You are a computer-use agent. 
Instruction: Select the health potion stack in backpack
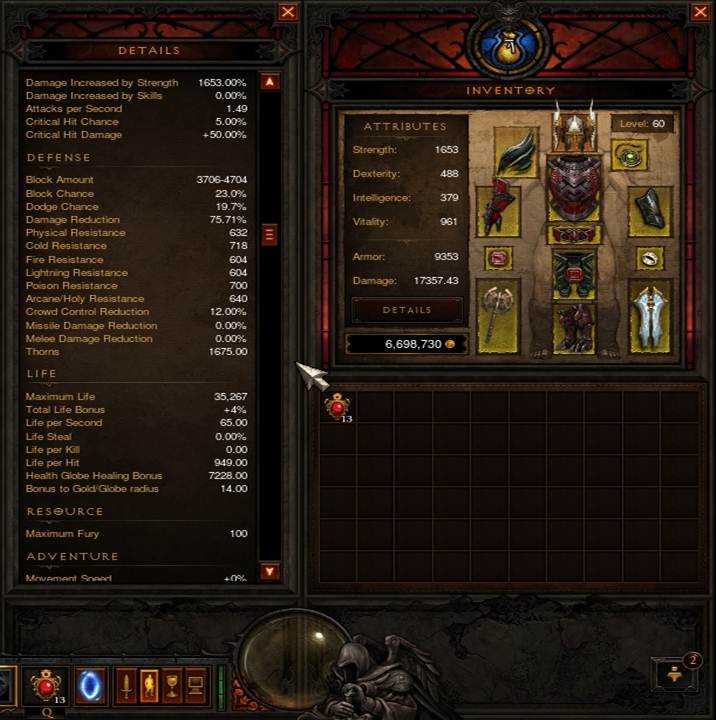tap(338, 406)
